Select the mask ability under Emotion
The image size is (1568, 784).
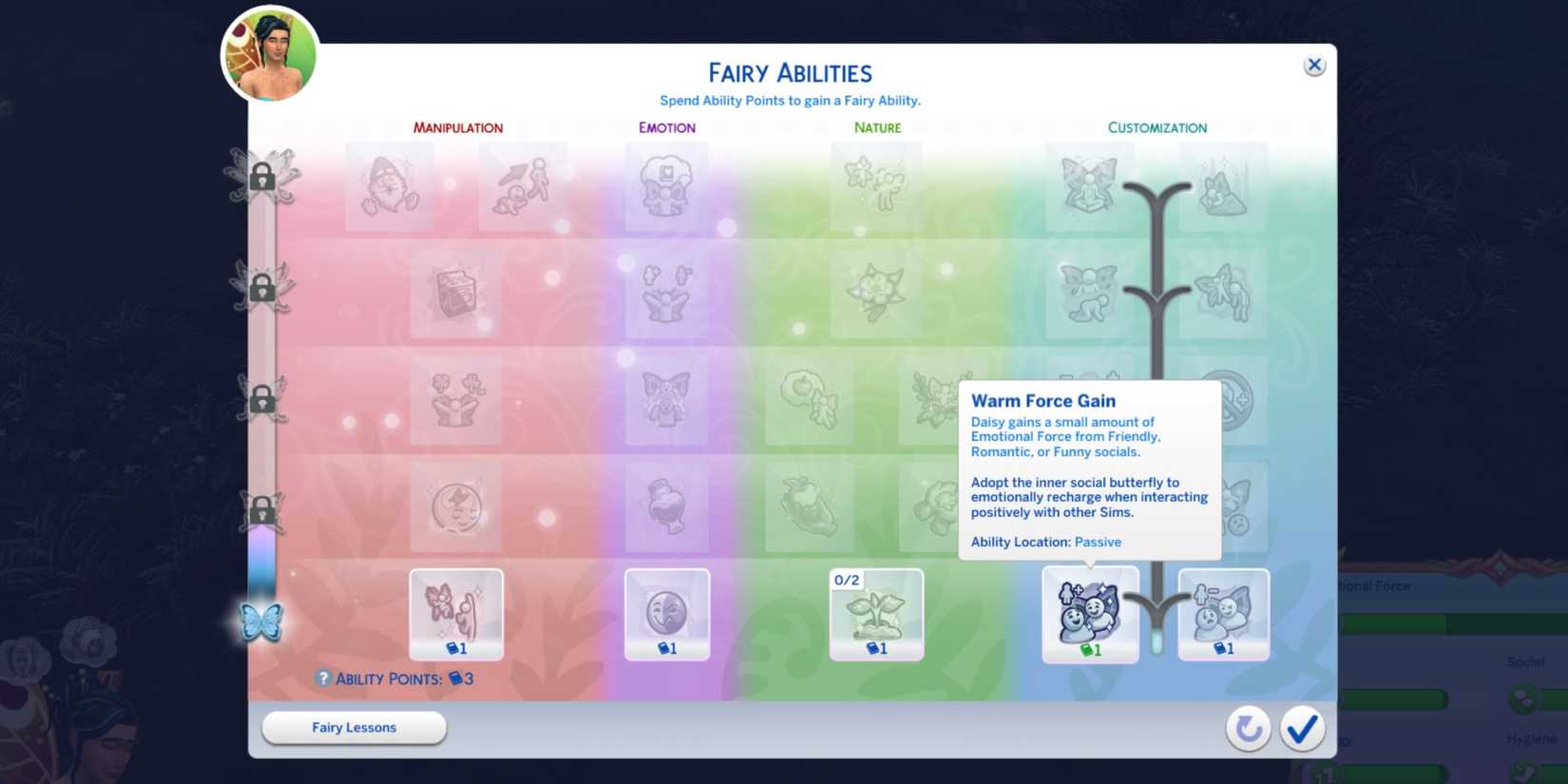[x=667, y=613]
